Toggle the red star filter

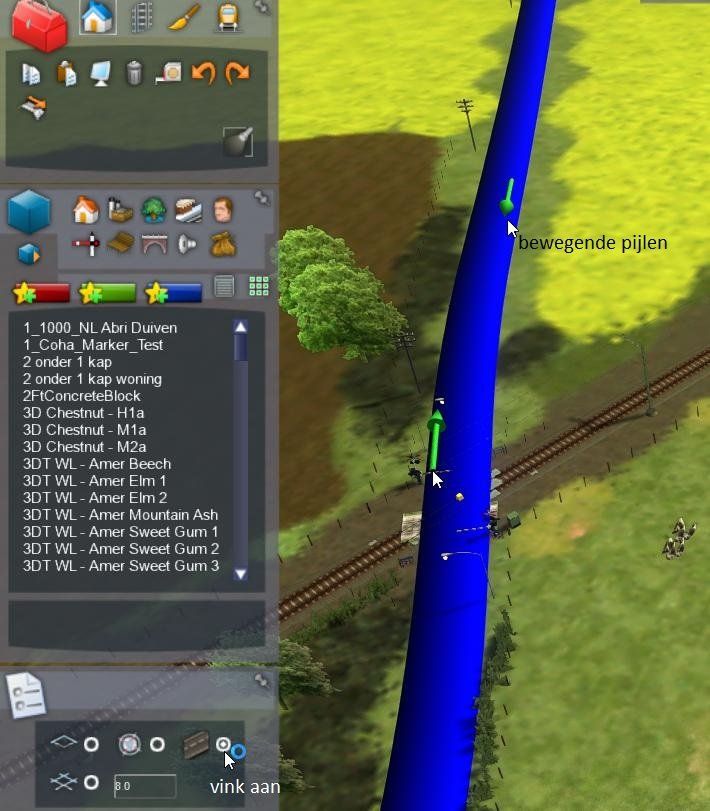point(41,292)
